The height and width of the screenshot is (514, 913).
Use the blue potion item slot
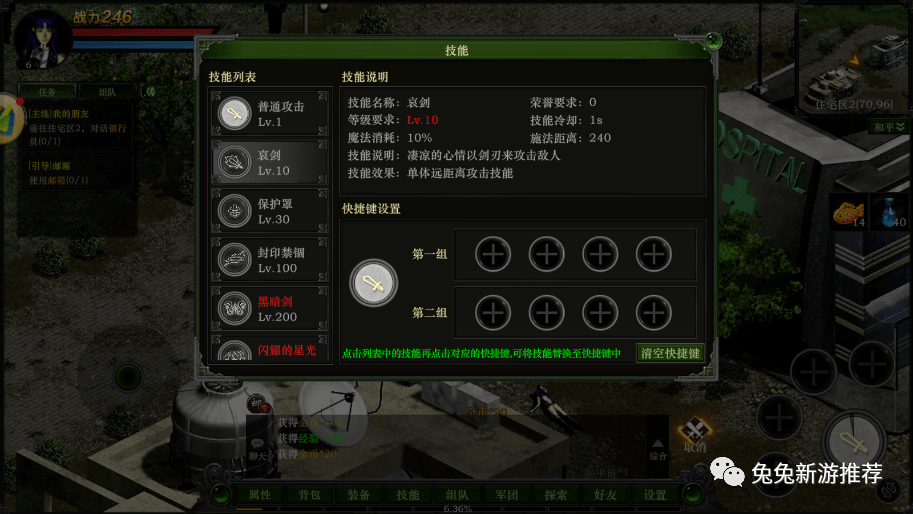pos(889,212)
